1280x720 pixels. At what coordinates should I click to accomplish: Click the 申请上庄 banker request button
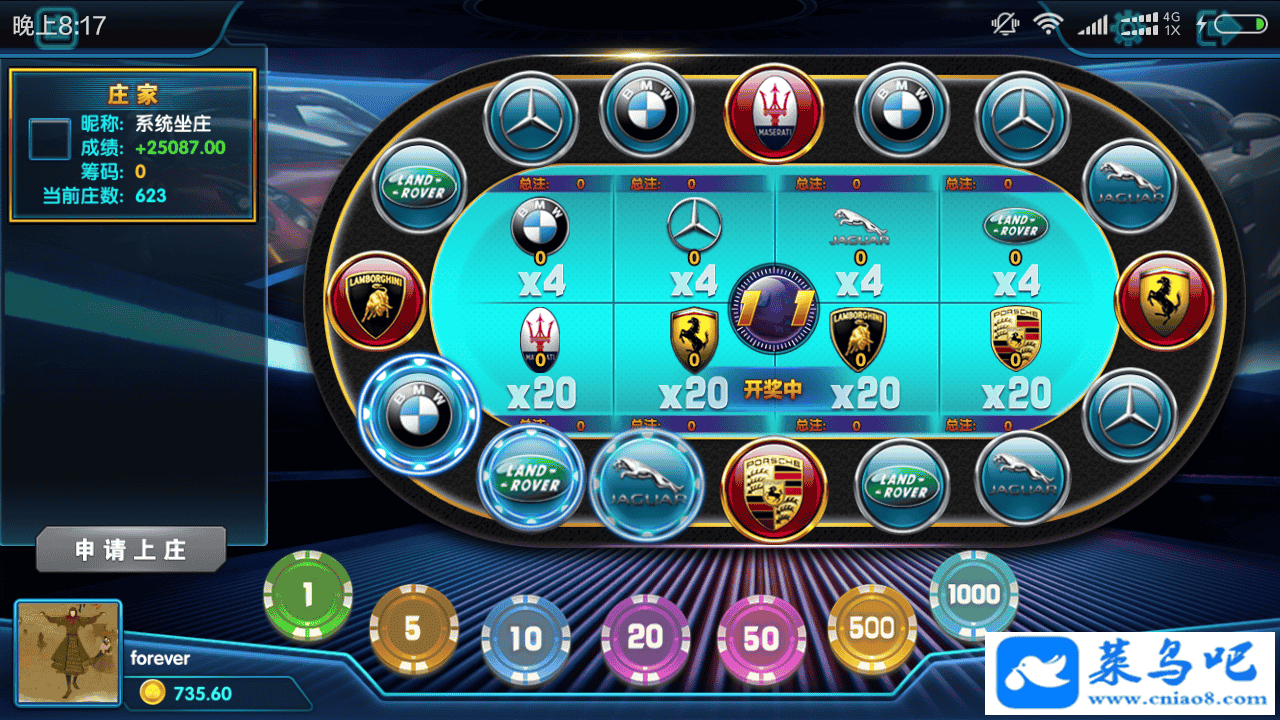coord(131,550)
